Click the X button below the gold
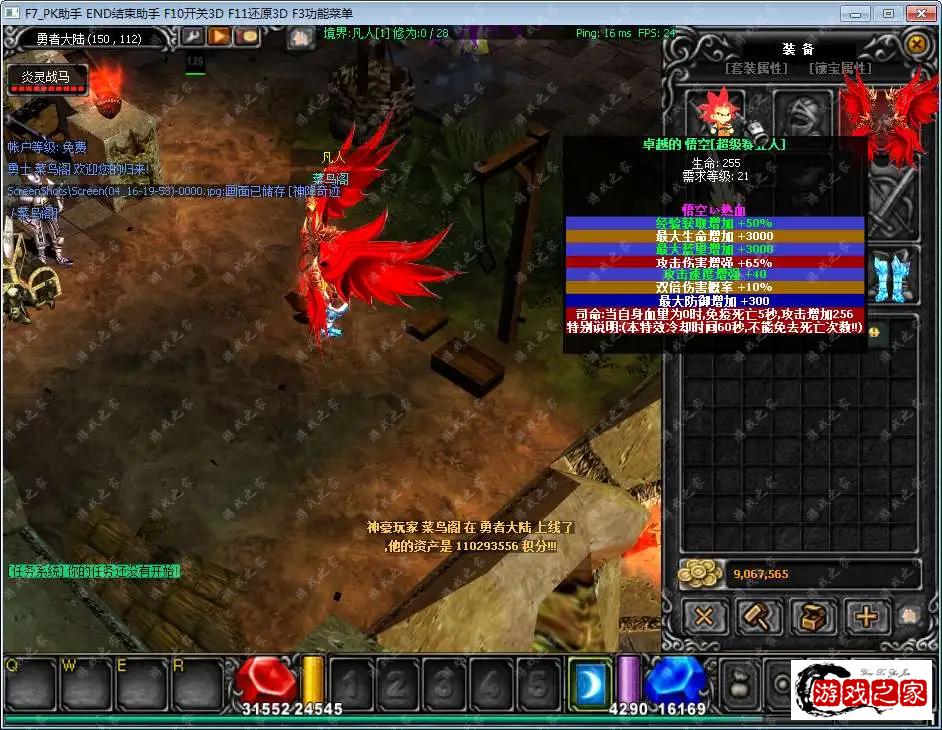This screenshot has width=942, height=730. [x=704, y=617]
